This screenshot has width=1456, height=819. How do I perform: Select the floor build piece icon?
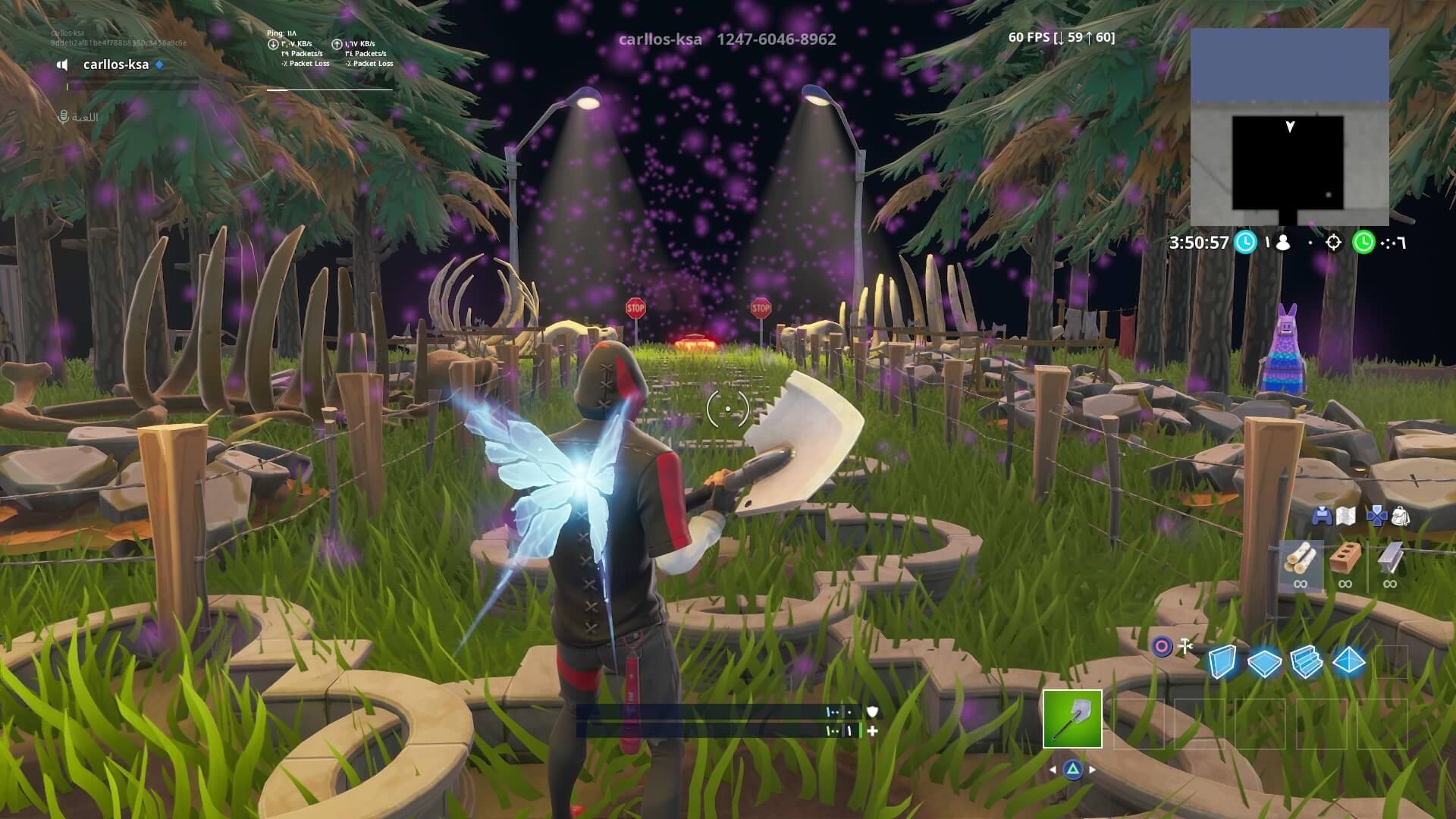(1263, 661)
